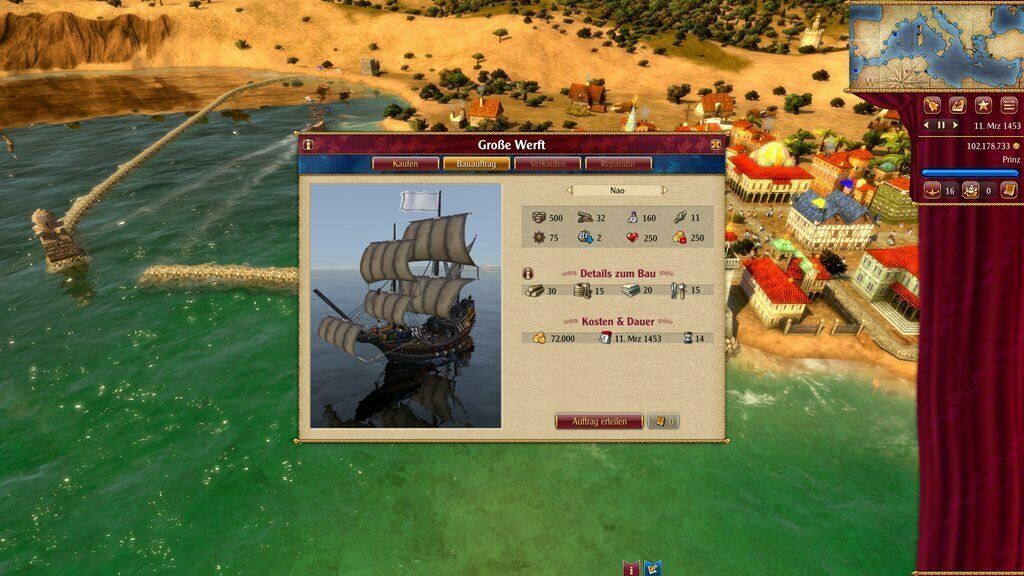1024x576 pixels.
Task: Switch to the Kaufen tab
Action: pos(405,163)
